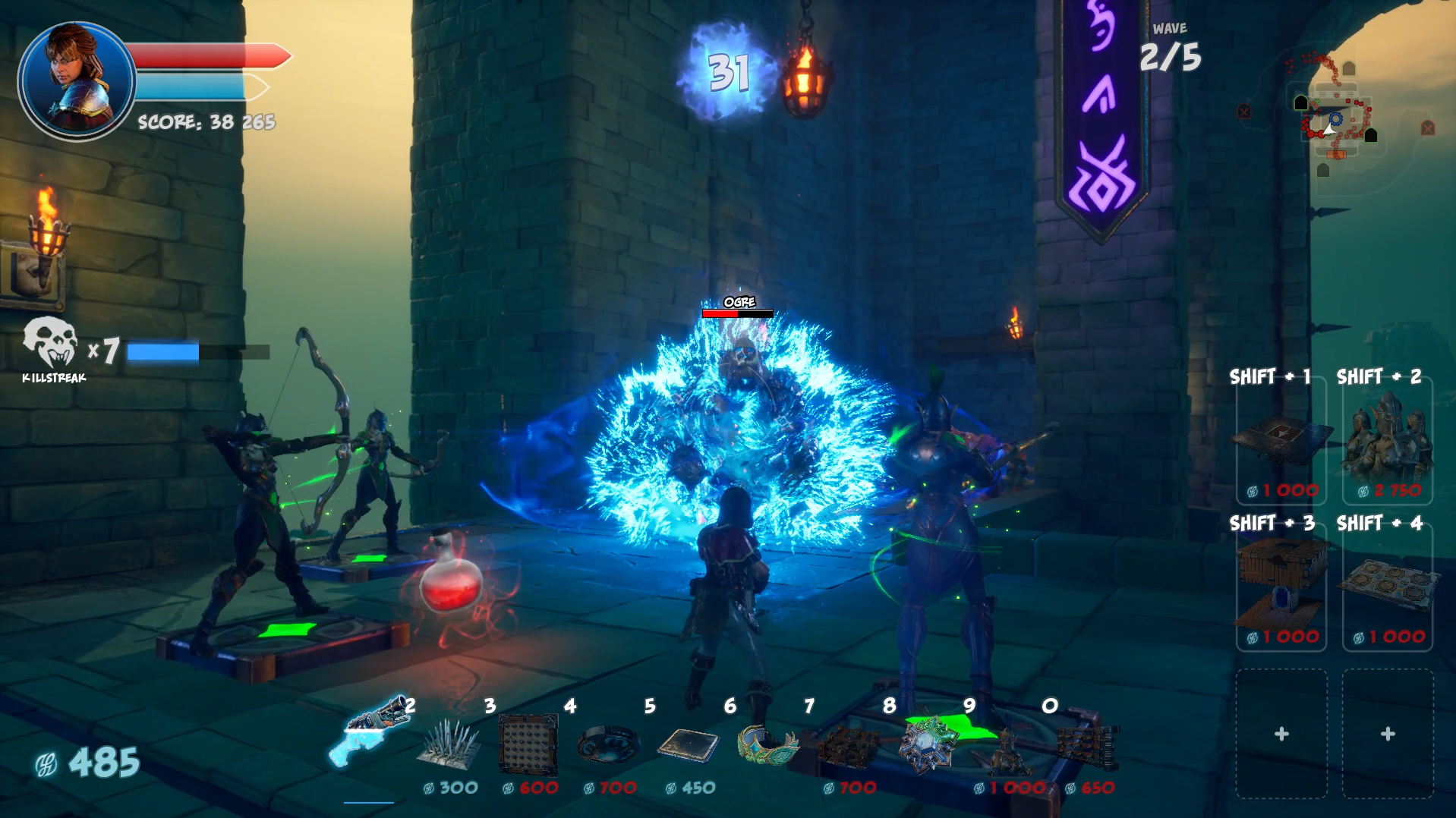Choose the spike trap costing 300
Screen dimensions: 1456x818
pos(449,745)
